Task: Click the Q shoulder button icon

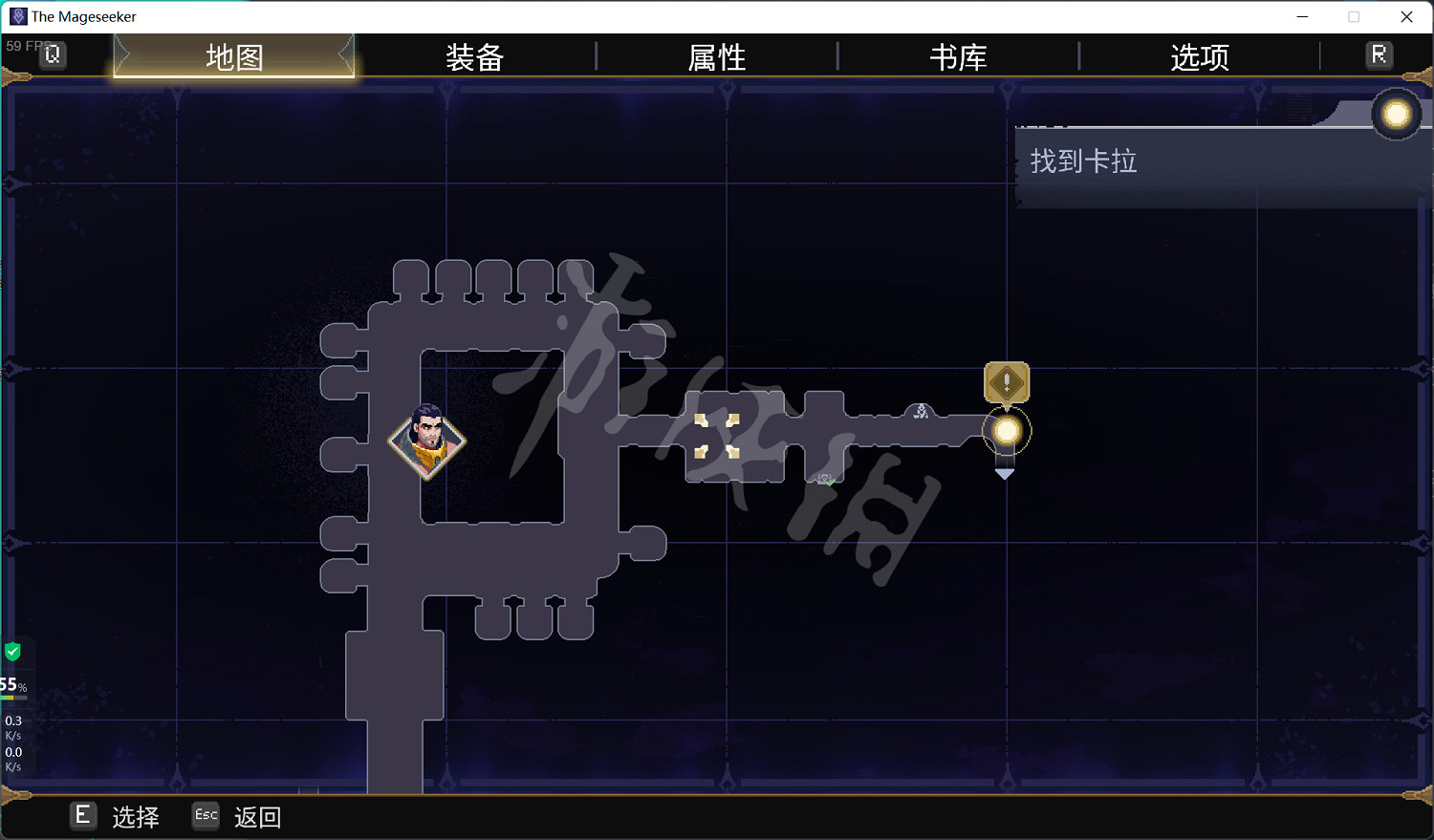Action: (x=53, y=54)
